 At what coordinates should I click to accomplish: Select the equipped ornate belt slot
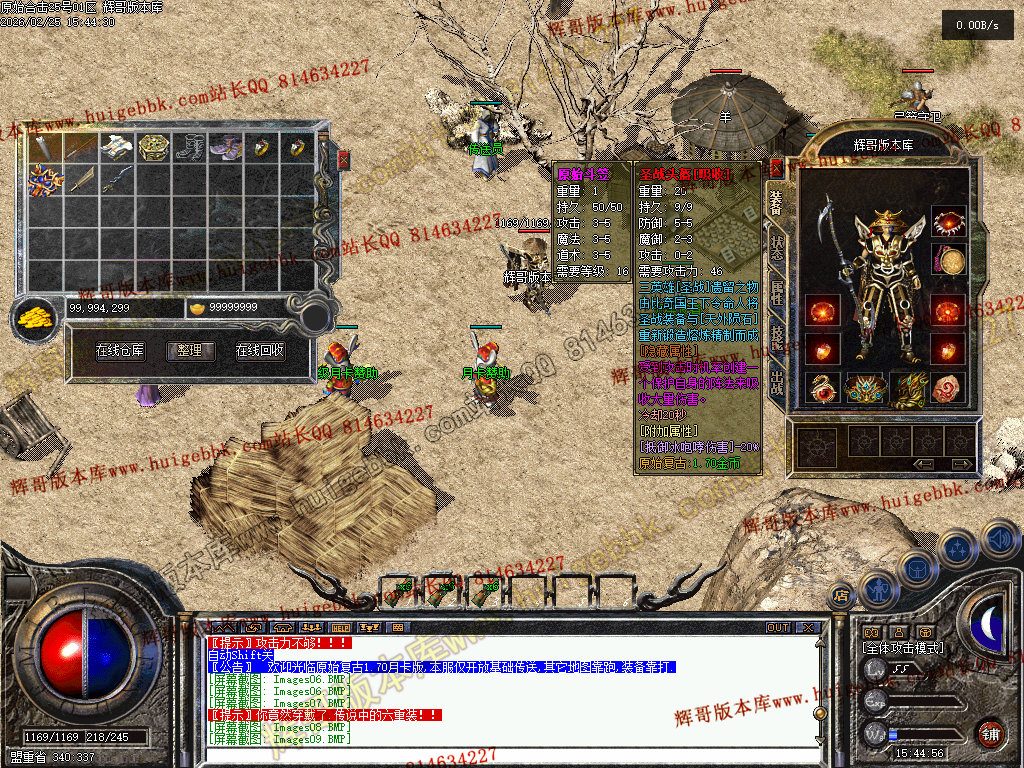(x=865, y=388)
